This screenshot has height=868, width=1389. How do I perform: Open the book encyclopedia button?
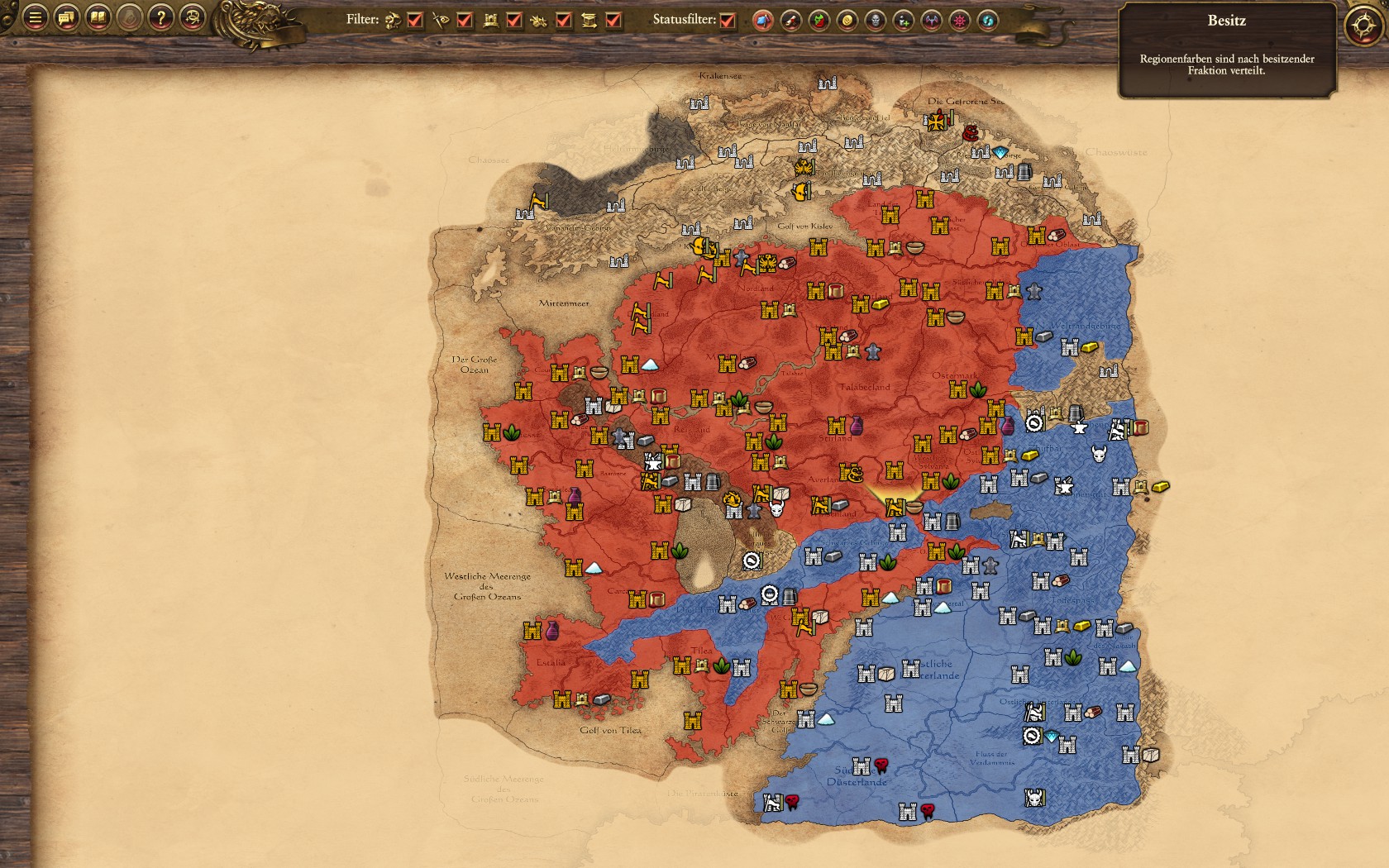point(98,17)
